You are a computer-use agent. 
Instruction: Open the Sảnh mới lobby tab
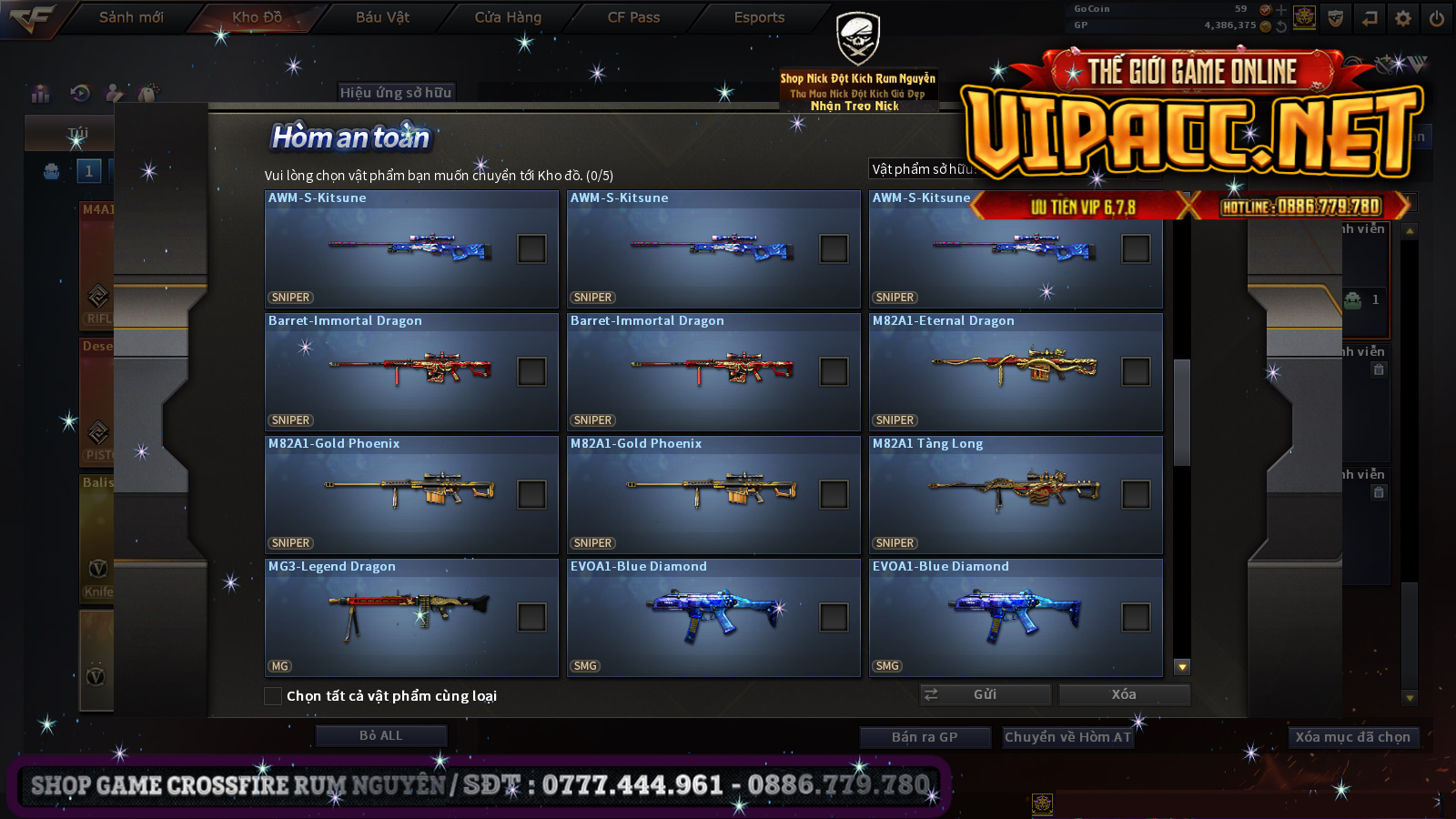pyautogui.click(x=131, y=17)
